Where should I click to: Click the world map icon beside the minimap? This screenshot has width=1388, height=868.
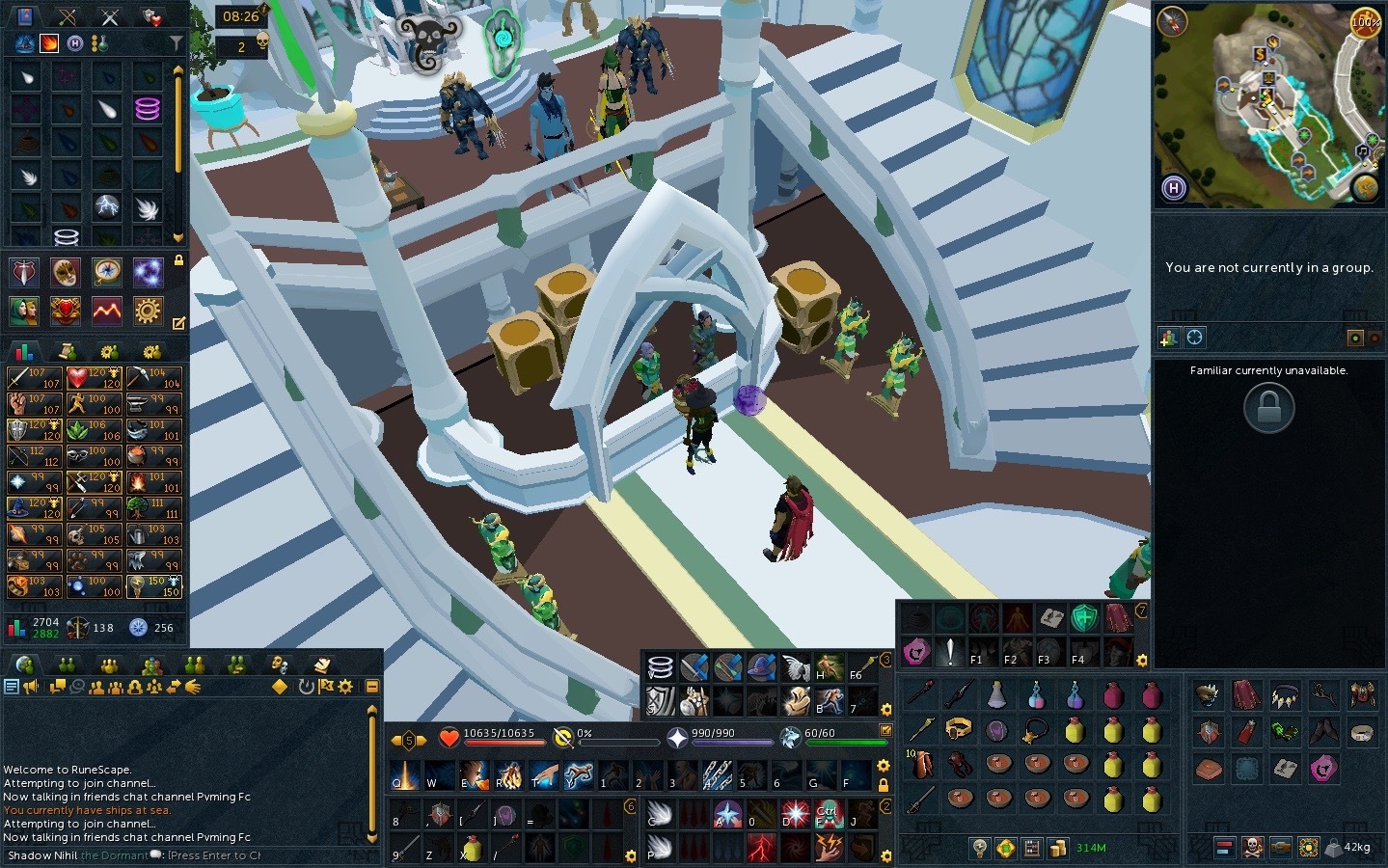tap(1364, 186)
